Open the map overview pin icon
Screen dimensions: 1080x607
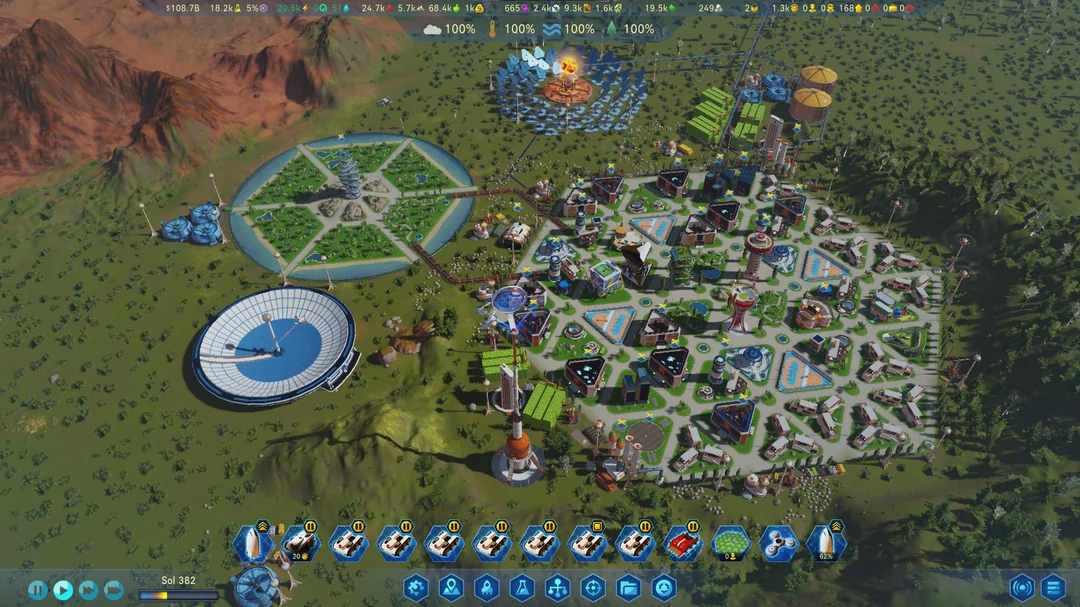(x=451, y=588)
